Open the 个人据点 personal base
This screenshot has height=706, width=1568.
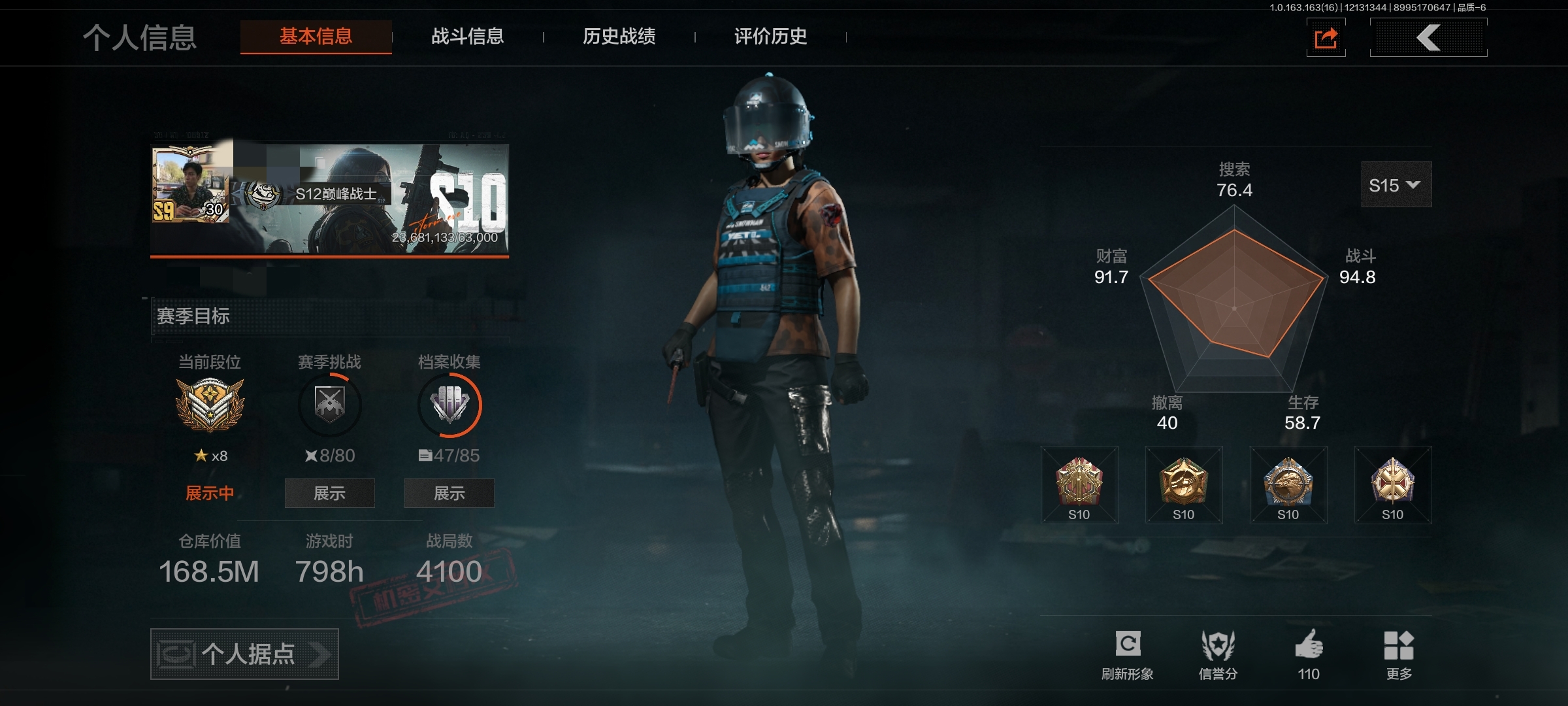coord(244,654)
